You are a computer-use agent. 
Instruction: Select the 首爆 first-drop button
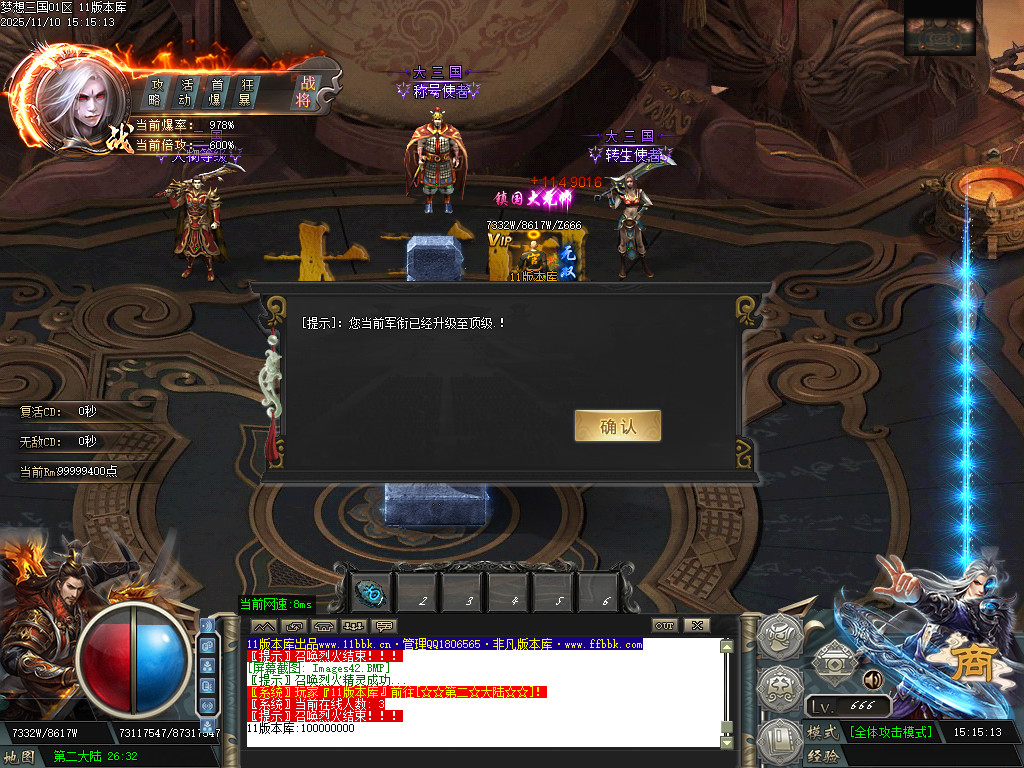(x=215, y=92)
